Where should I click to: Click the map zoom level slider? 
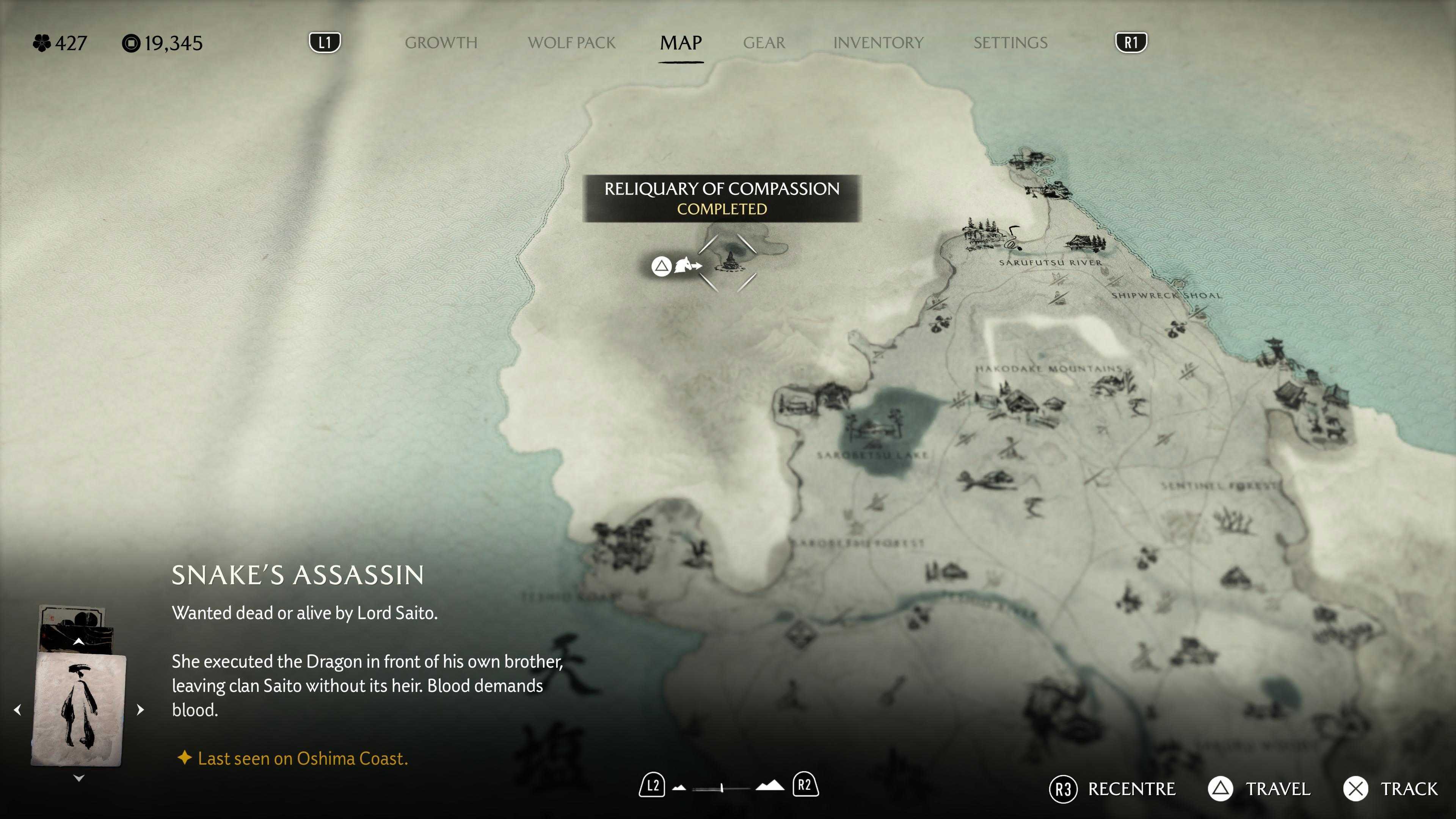pos(722,788)
